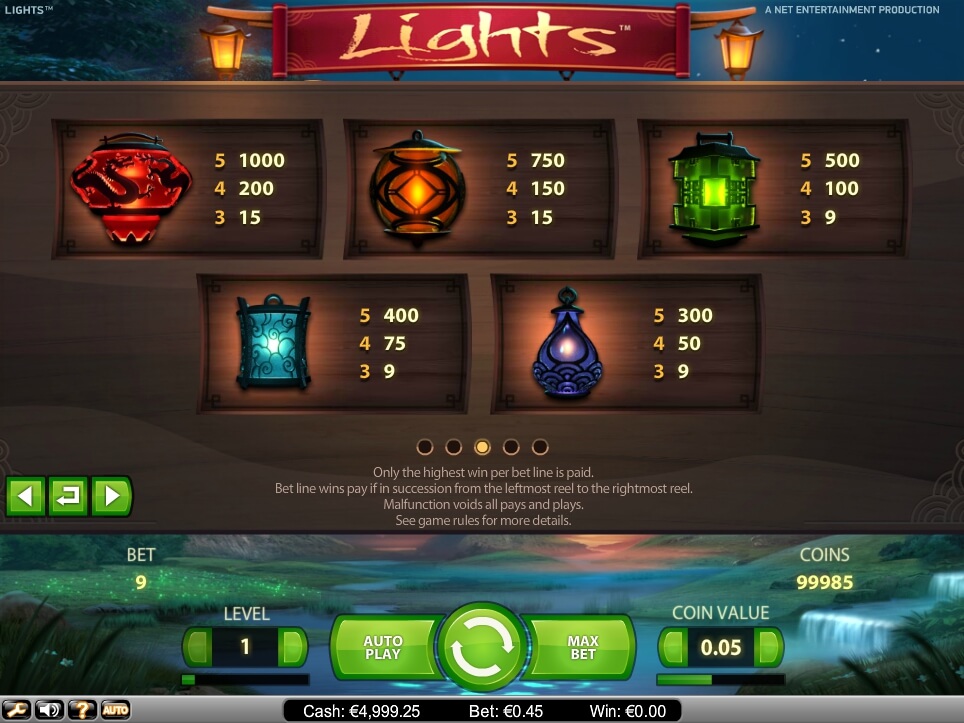This screenshot has width=964, height=723.
Task: Increase the bet Level
Action: [293, 647]
